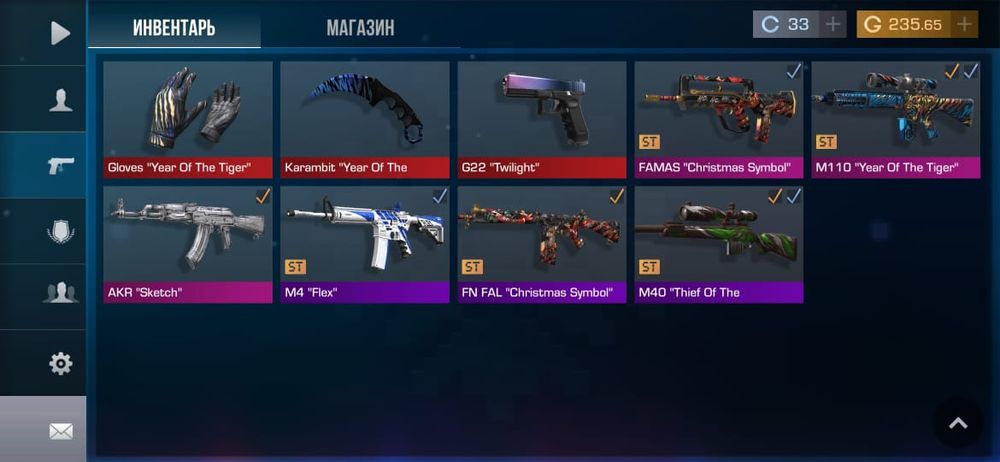The width and height of the screenshot is (1000, 462).
Task: Open the settings gear icon
Action: pos(60,363)
